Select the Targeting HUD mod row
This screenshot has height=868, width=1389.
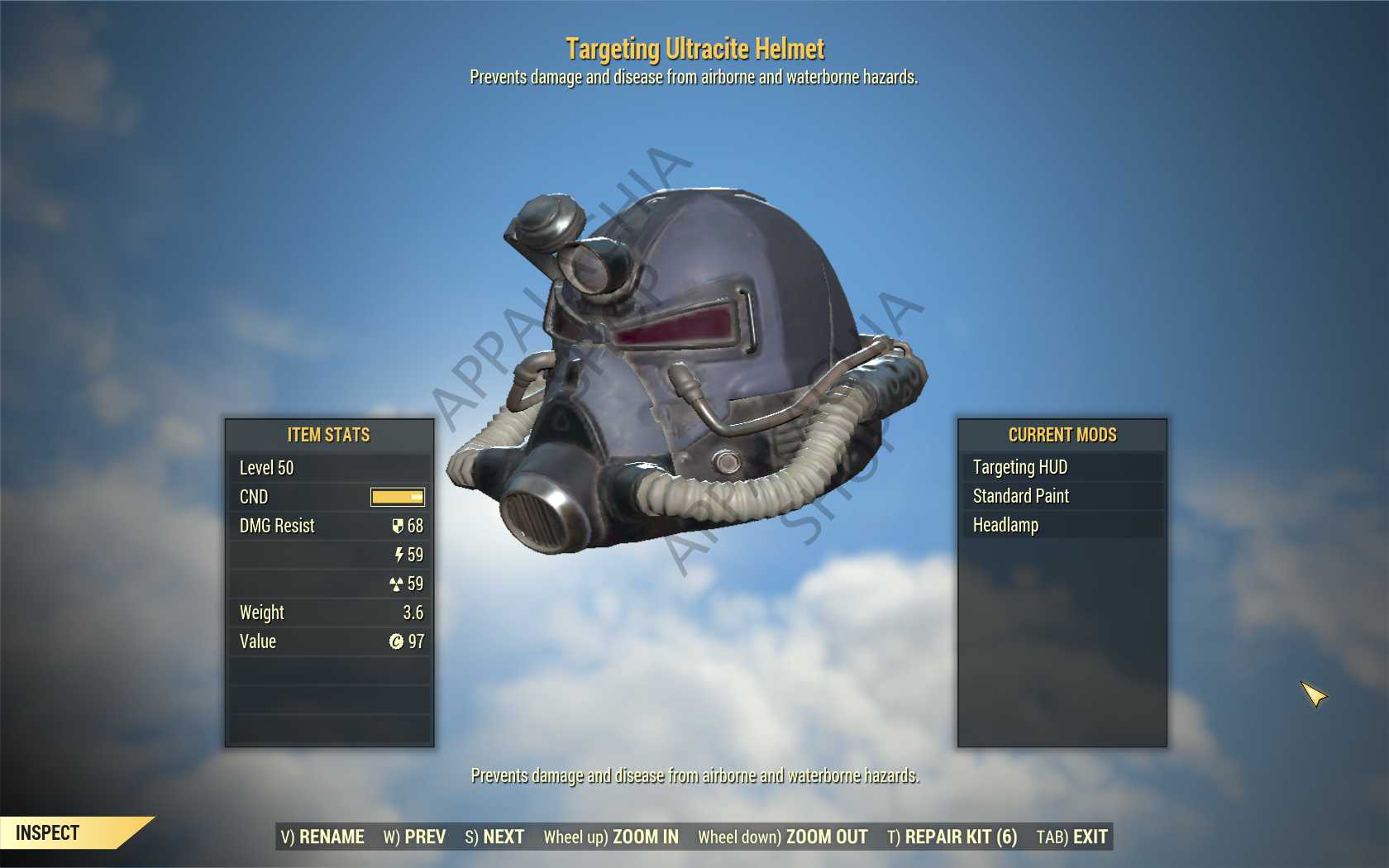[x=1062, y=467]
